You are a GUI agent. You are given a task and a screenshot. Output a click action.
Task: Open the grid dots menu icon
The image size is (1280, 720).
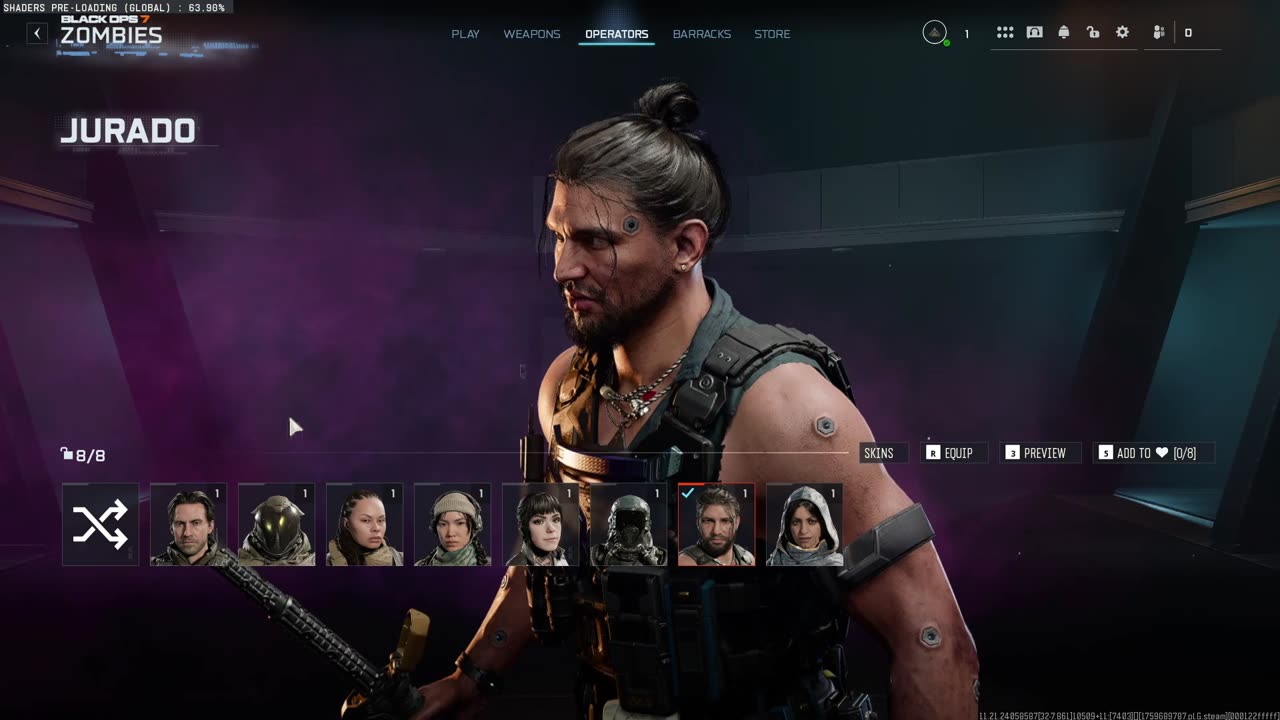pyautogui.click(x=1005, y=33)
